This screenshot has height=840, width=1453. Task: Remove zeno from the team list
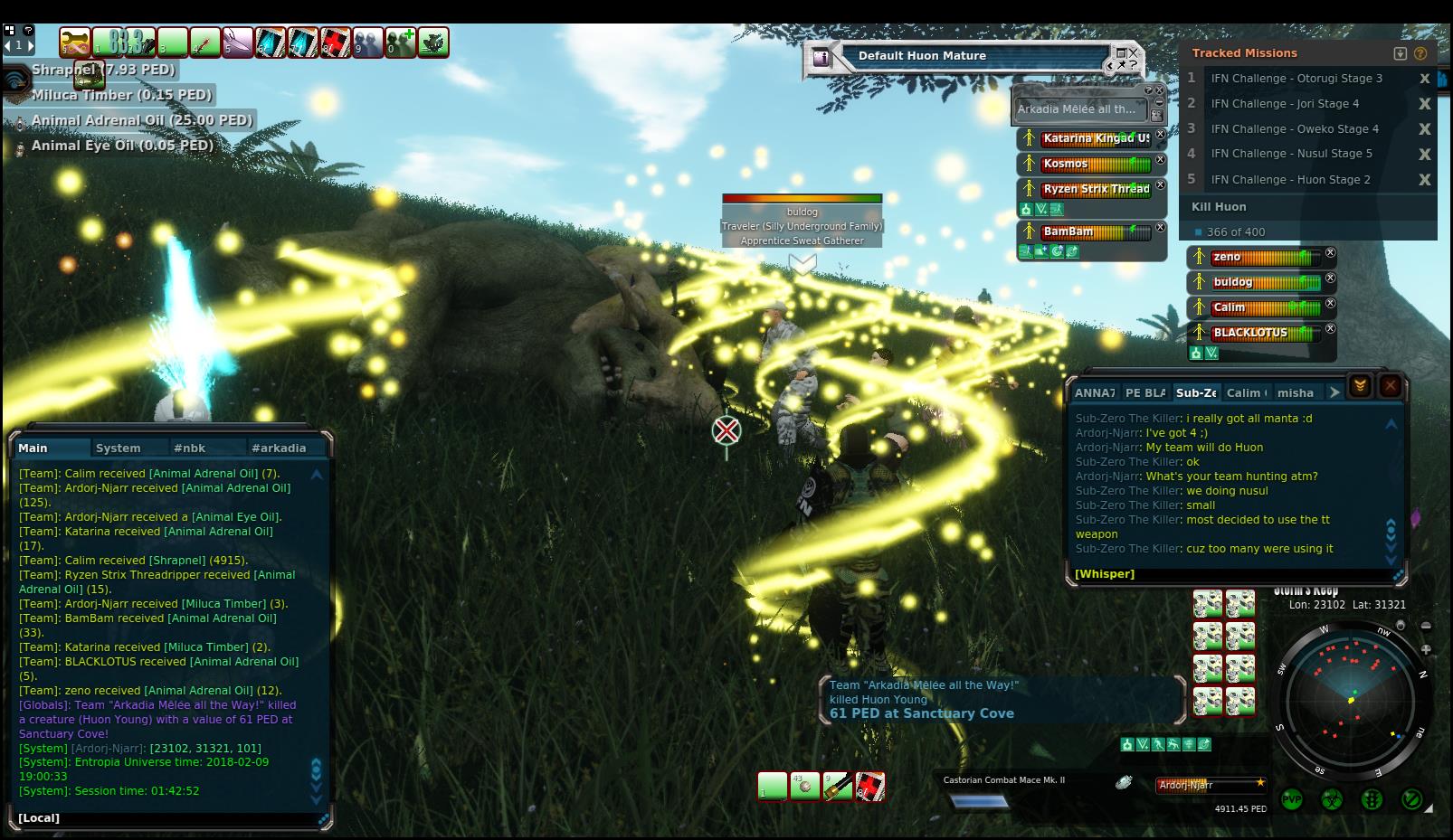click(x=1330, y=253)
